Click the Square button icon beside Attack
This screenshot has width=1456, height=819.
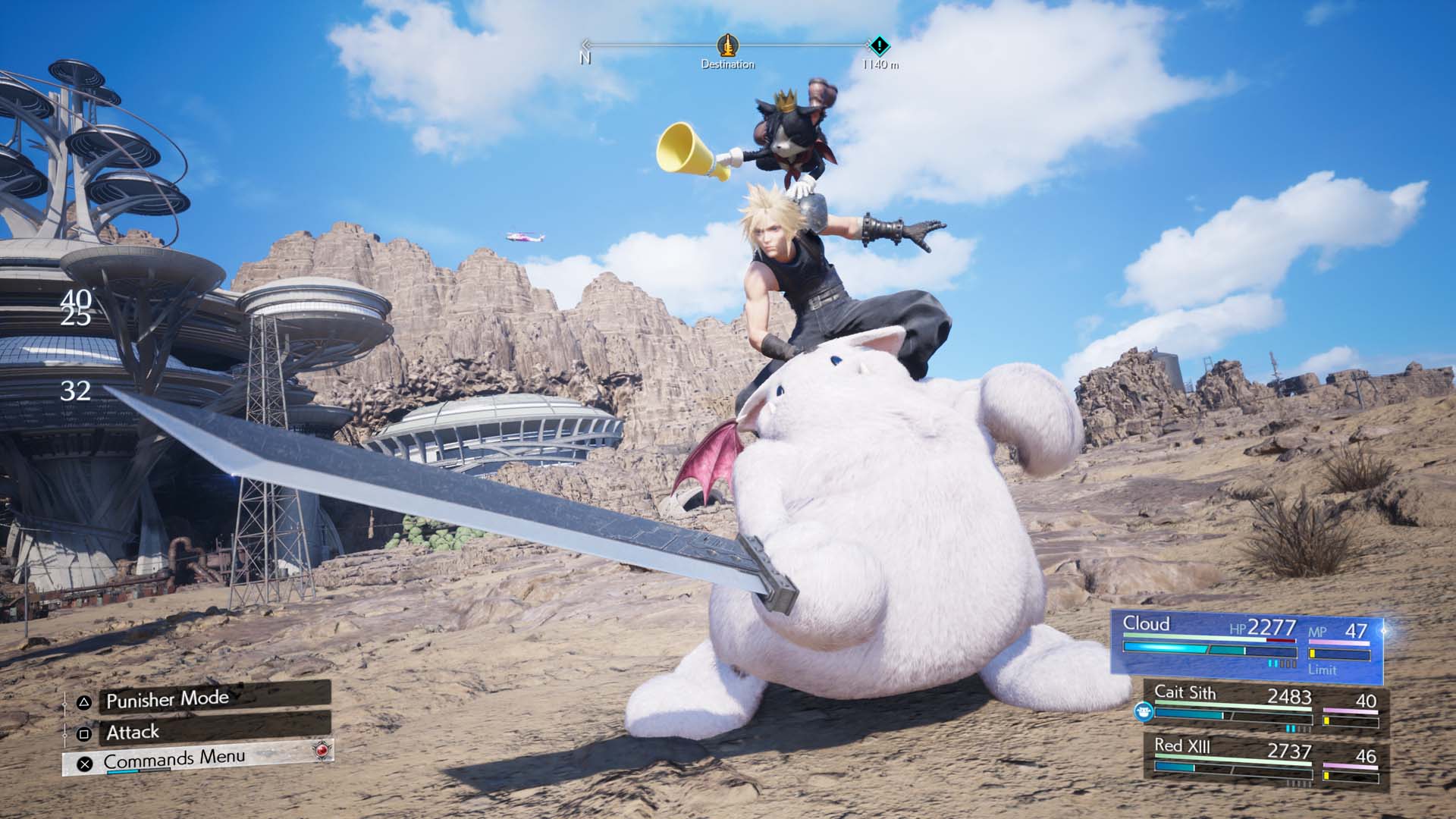[84, 733]
